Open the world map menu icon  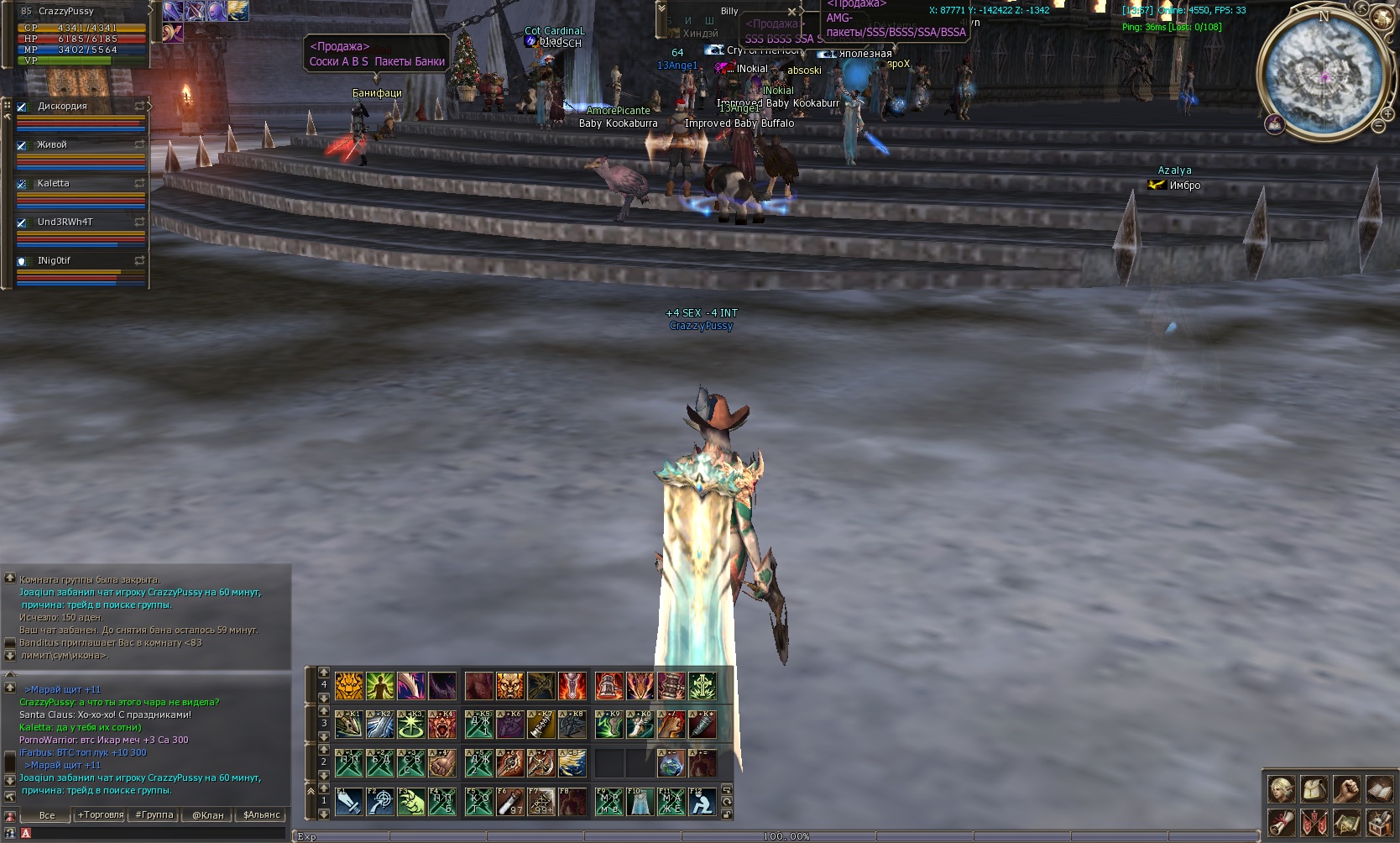(1347, 823)
